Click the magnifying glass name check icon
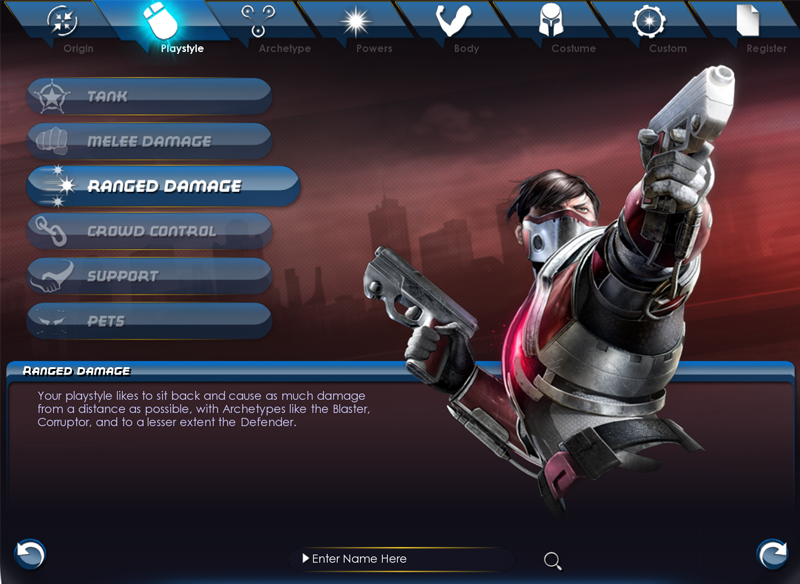The height and width of the screenshot is (584, 800). pos(552,560)
